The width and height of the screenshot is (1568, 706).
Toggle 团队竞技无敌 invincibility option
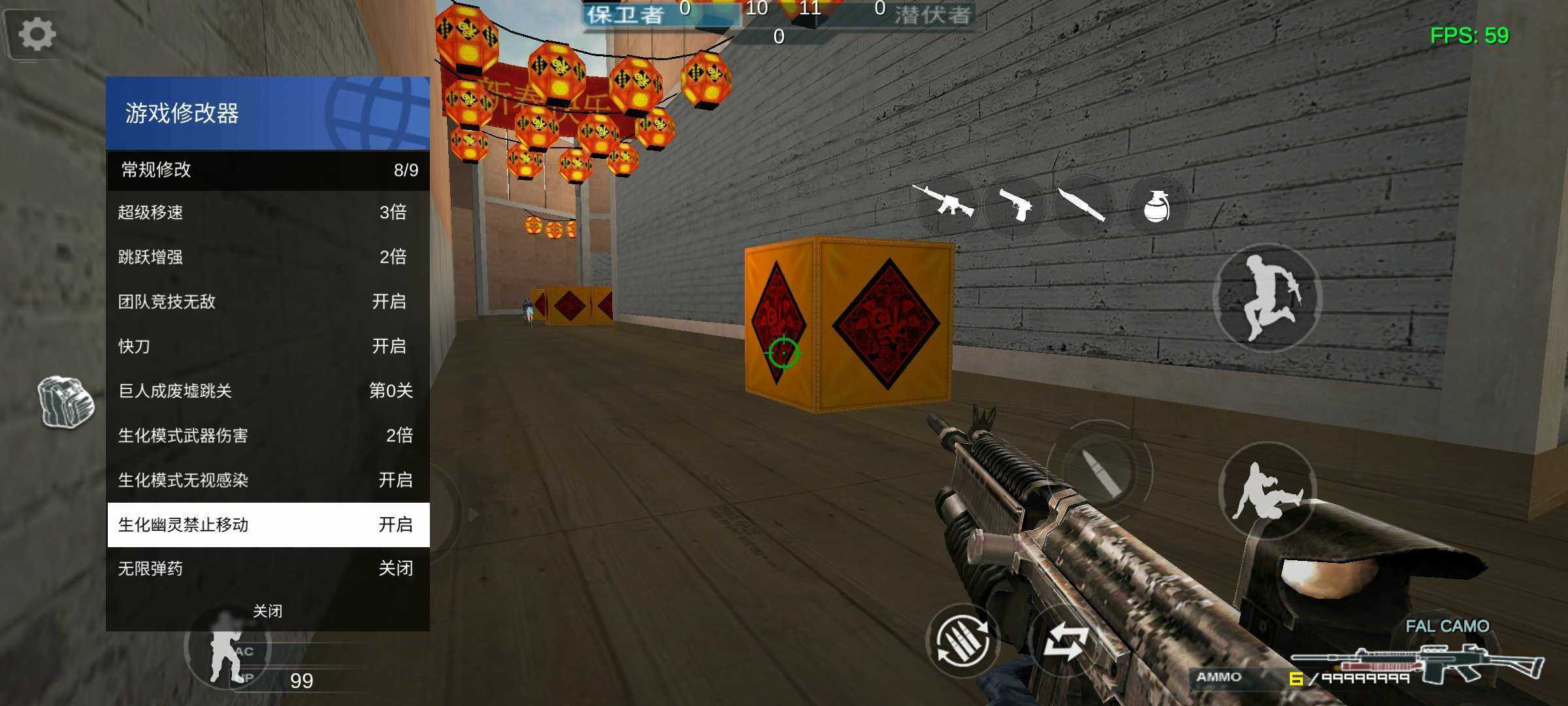tap(268, 301)
